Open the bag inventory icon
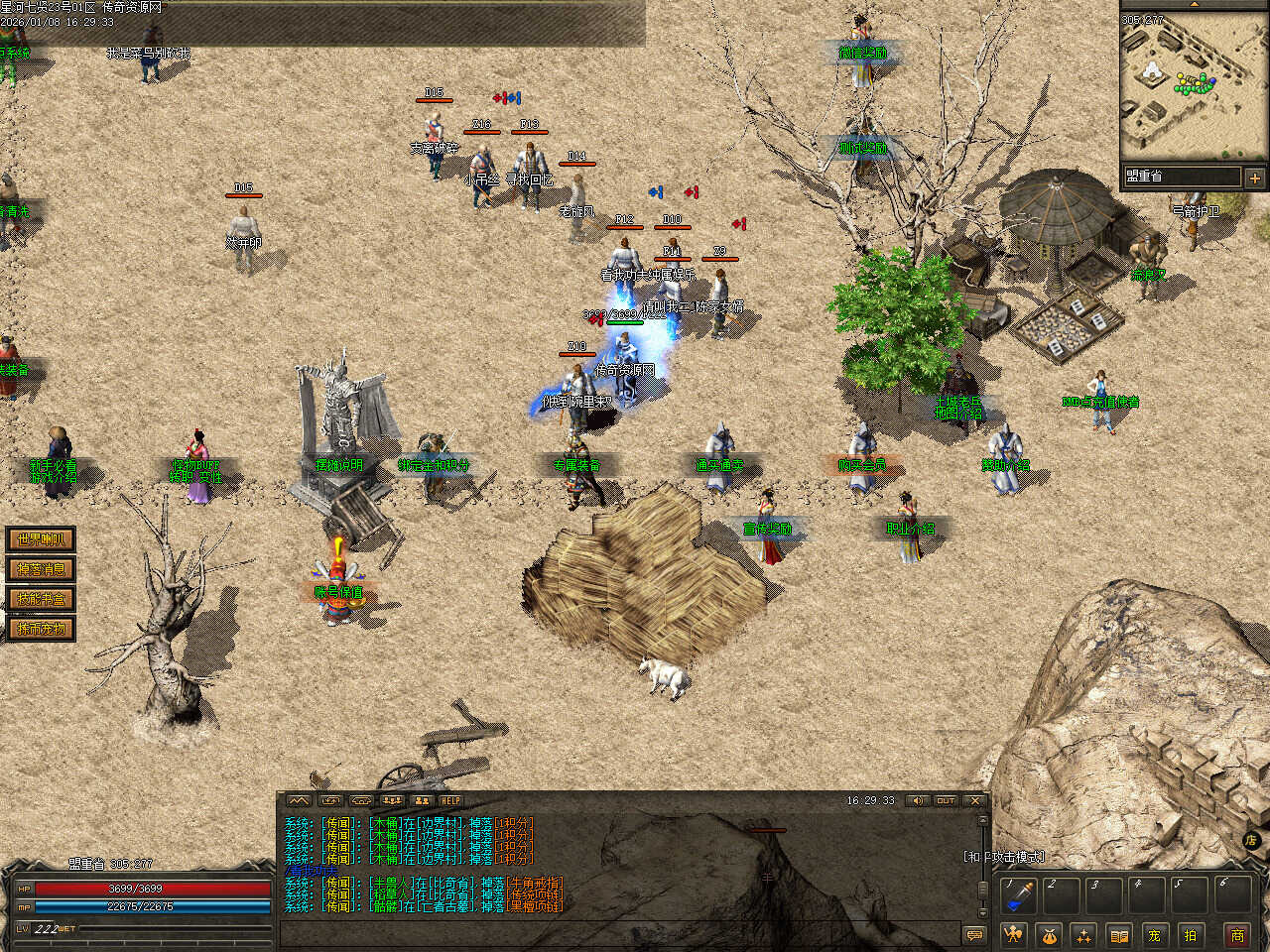 (1049, 934)
